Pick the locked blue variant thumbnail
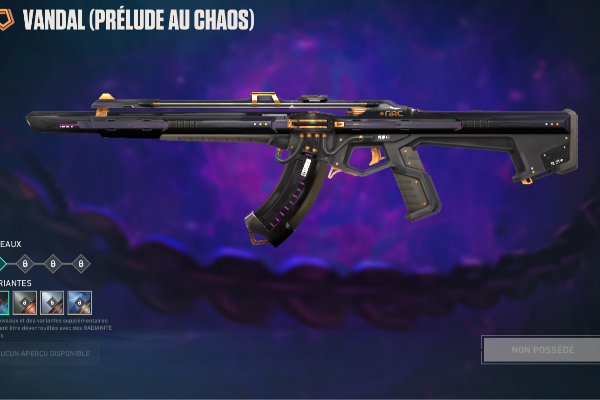The height and width of the screenshot is (400, 600). click(x=79, y=303)
